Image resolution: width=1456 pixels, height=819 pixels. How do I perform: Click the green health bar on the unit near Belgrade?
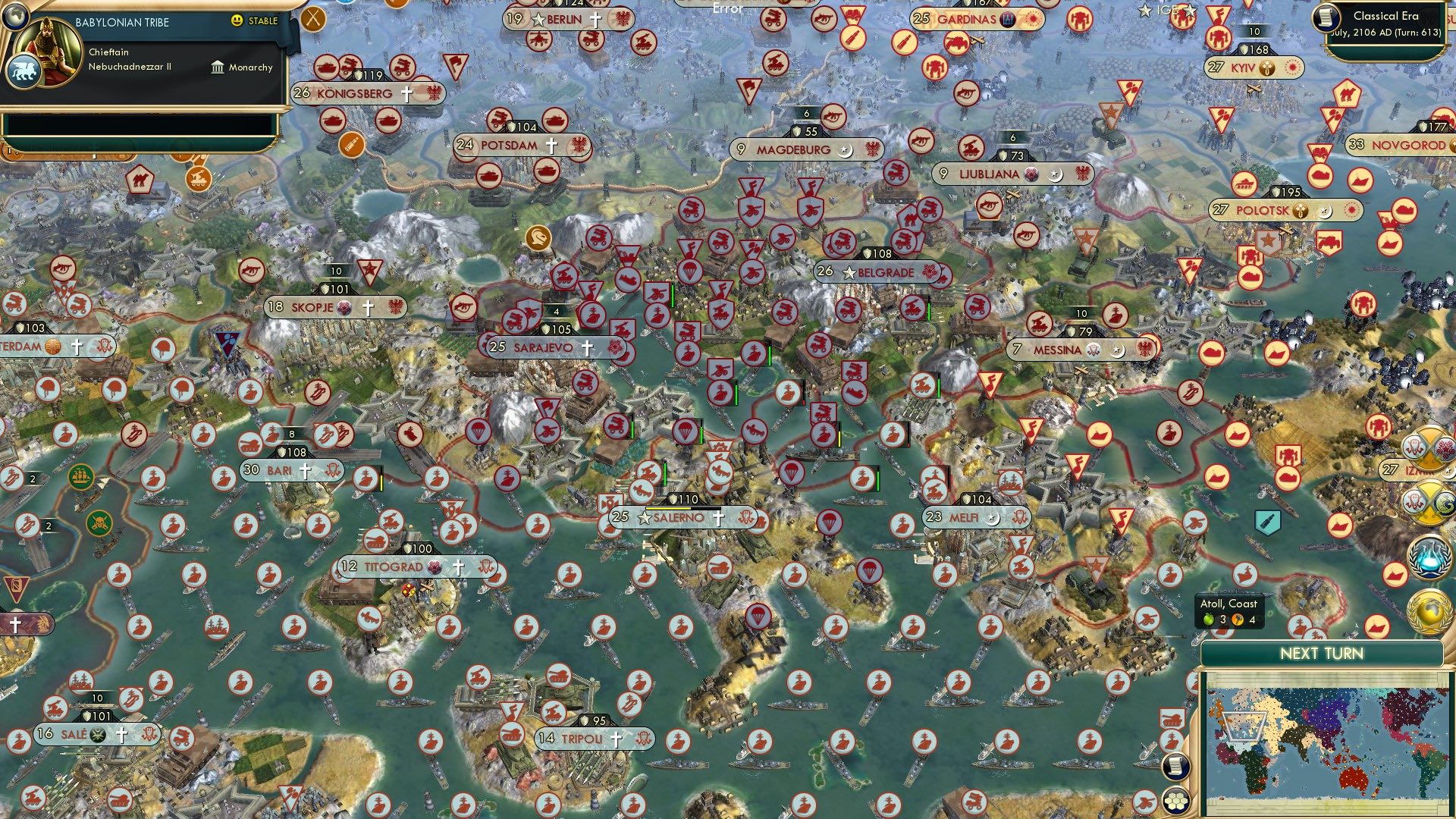[x=929, y=312]
